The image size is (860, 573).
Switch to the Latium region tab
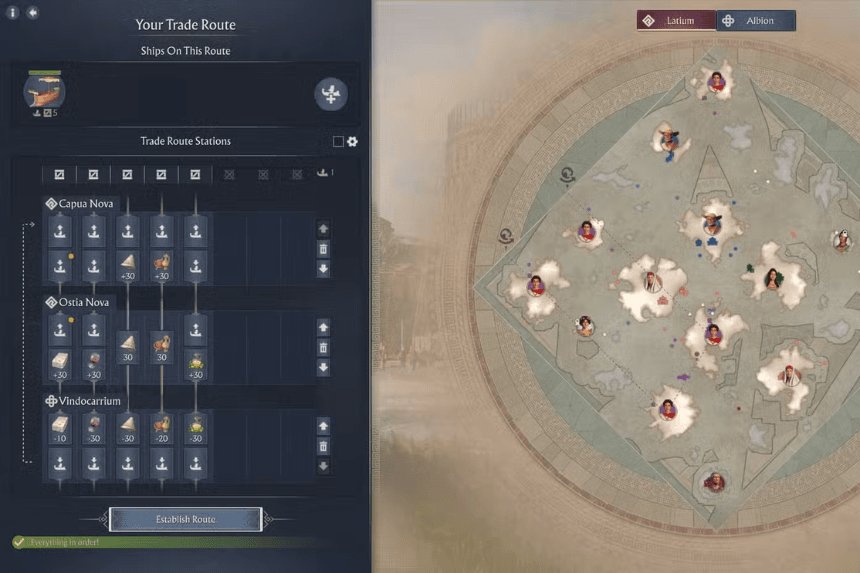click(676, 20)
